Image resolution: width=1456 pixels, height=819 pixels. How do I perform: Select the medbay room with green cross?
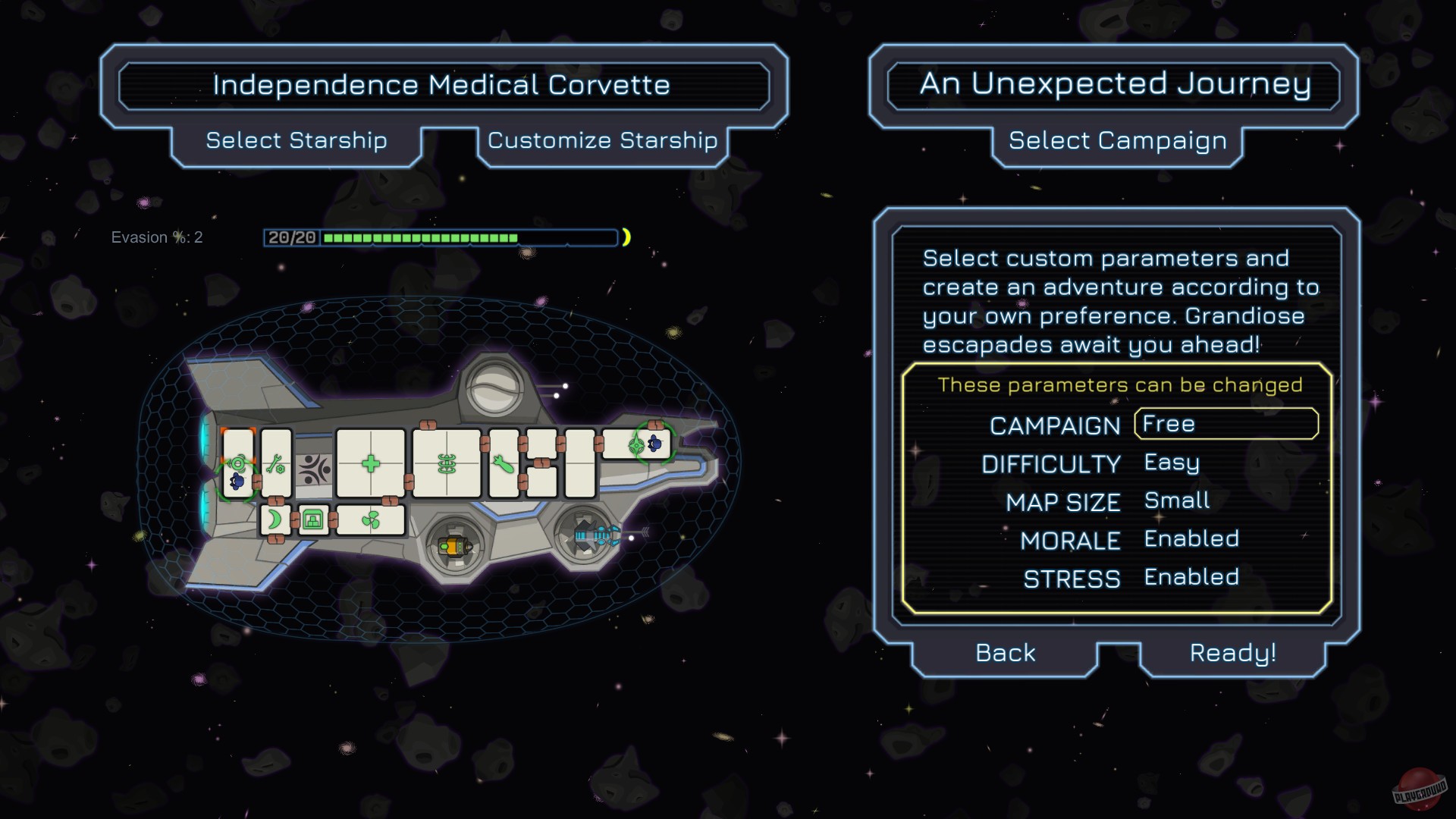click(369, 464)
